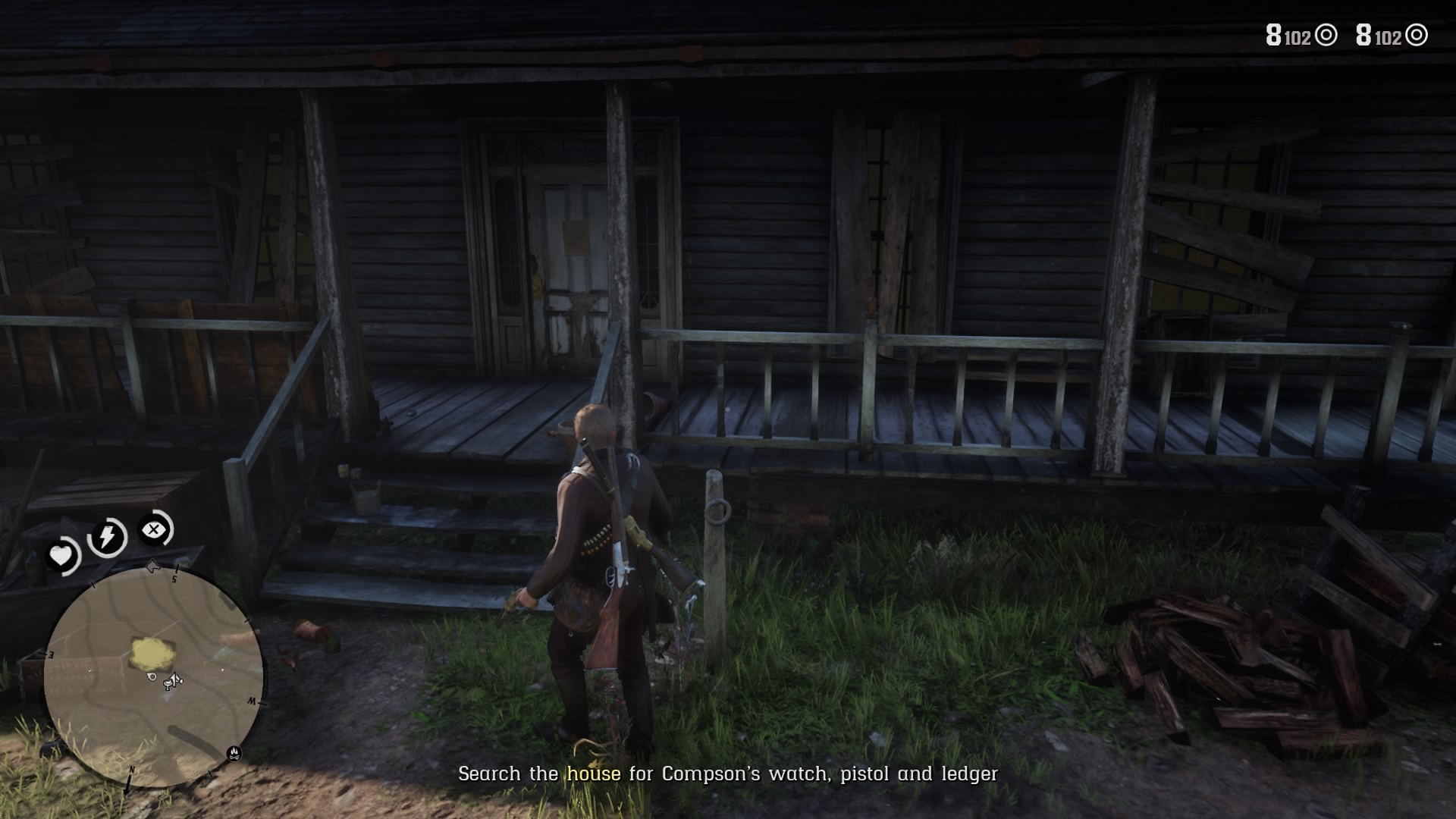
Task: Click the N compass marker on the minimap
Action: (x=133, y=769)
